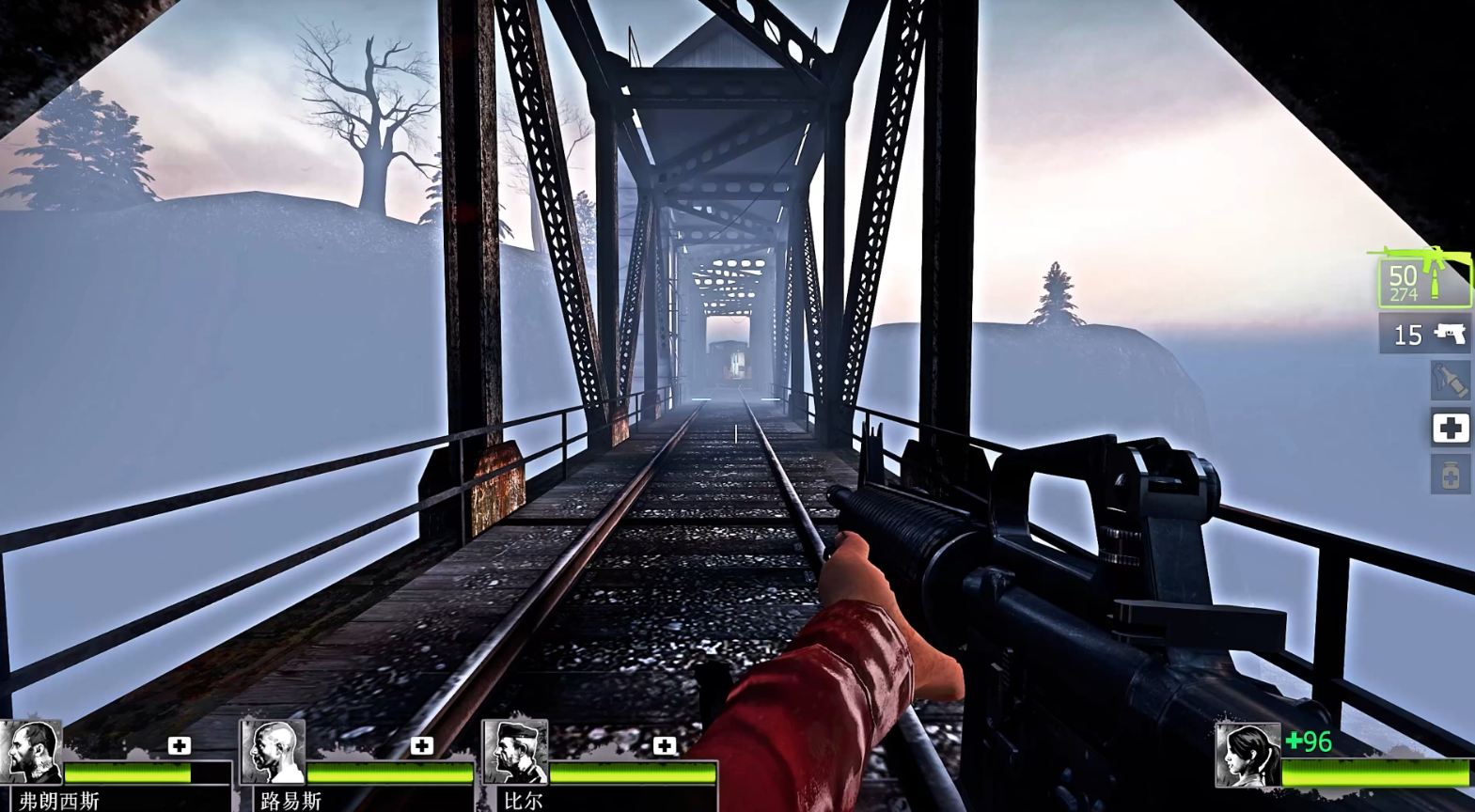Click the medkit icon above 弗朗西斯's health bar
Viewport: 1475px width, 812px height.
coord(180,745)
